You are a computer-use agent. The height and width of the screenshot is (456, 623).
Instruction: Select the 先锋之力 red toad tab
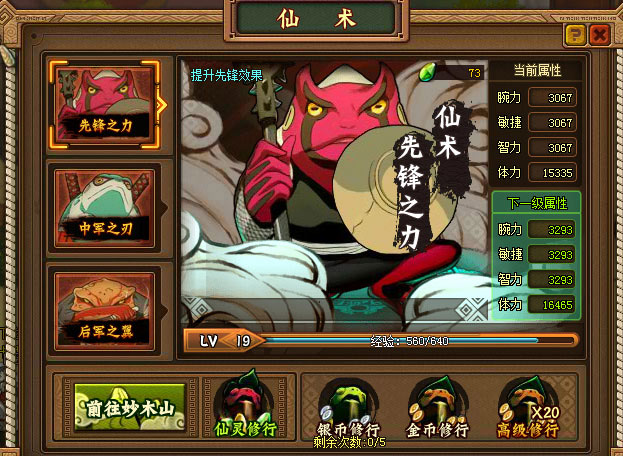pos(105,102)
